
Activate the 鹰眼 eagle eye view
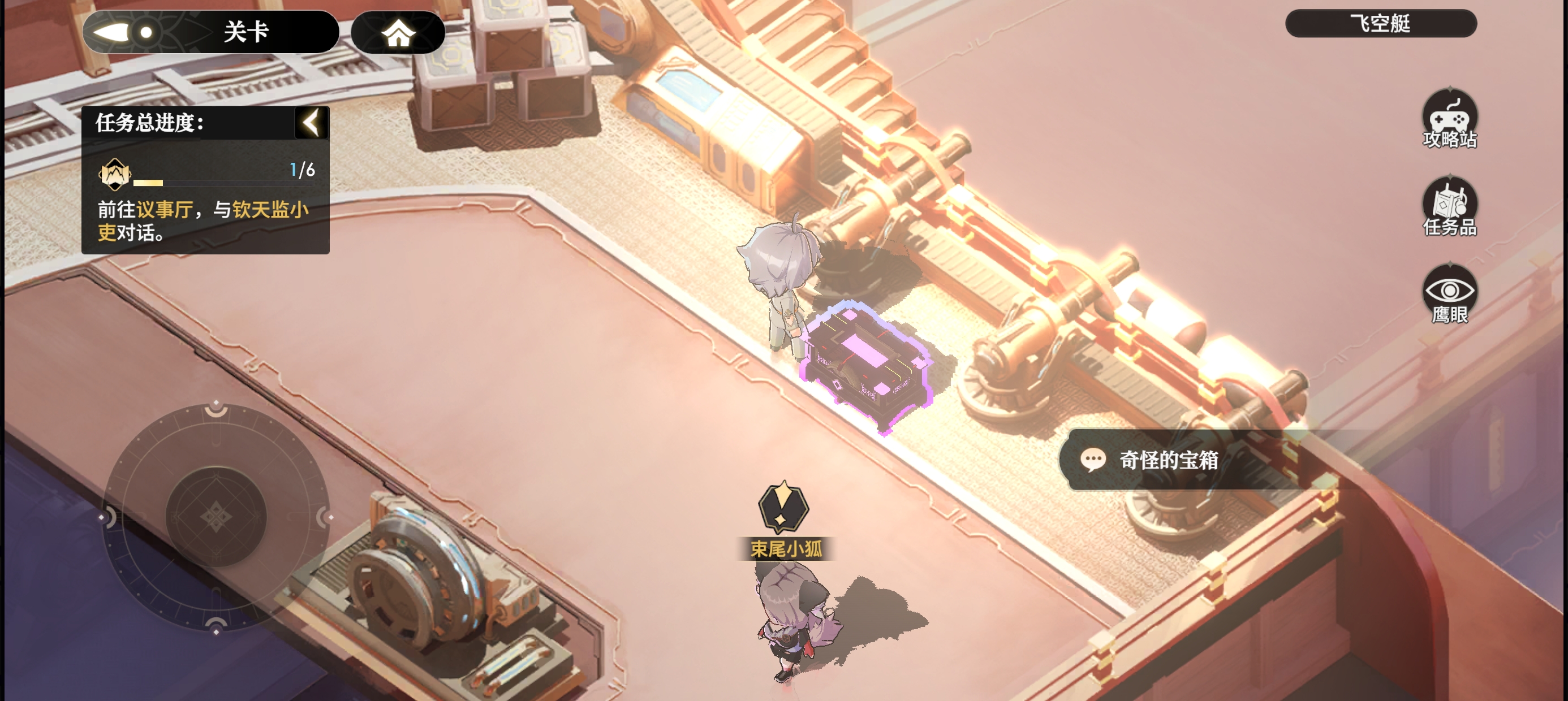(x=1449, y=295)
